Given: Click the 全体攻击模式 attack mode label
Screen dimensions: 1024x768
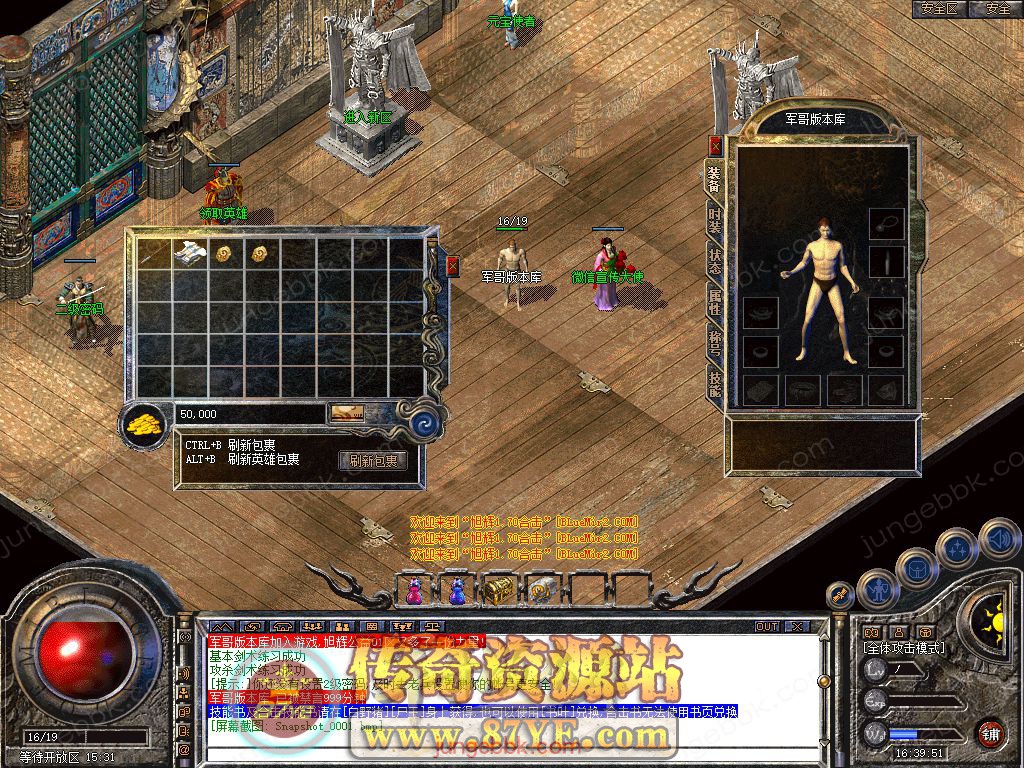Looking at the screenshot, I should pos(906,648).
